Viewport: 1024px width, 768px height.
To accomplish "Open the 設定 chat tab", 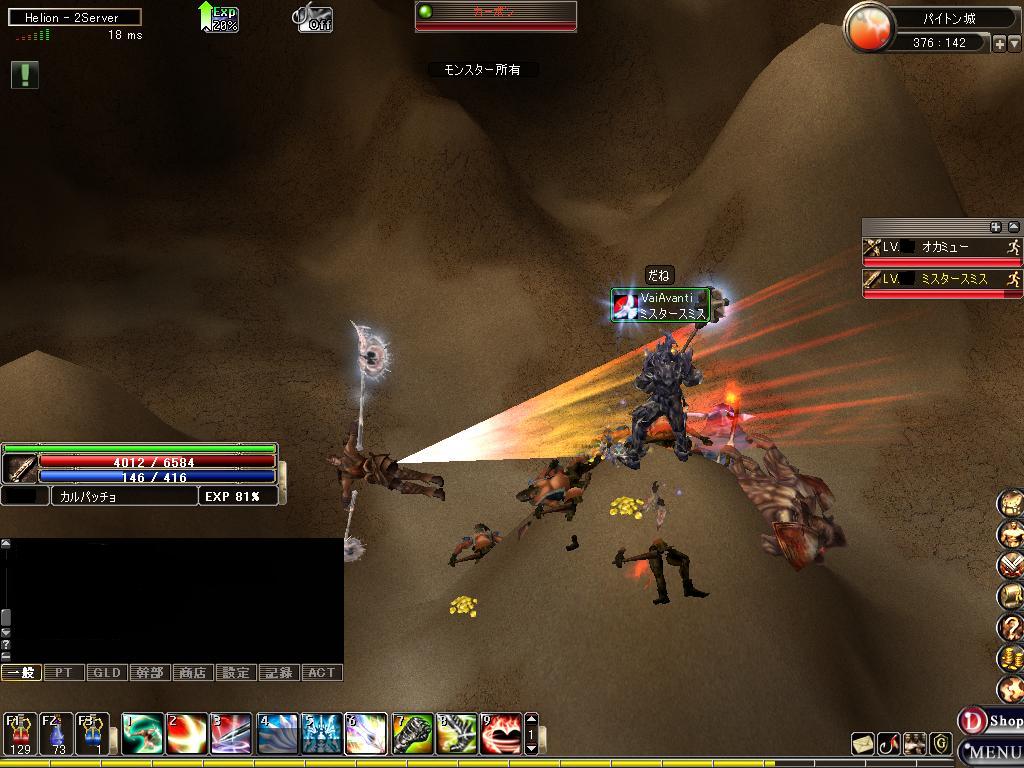I will click(236, 673).
